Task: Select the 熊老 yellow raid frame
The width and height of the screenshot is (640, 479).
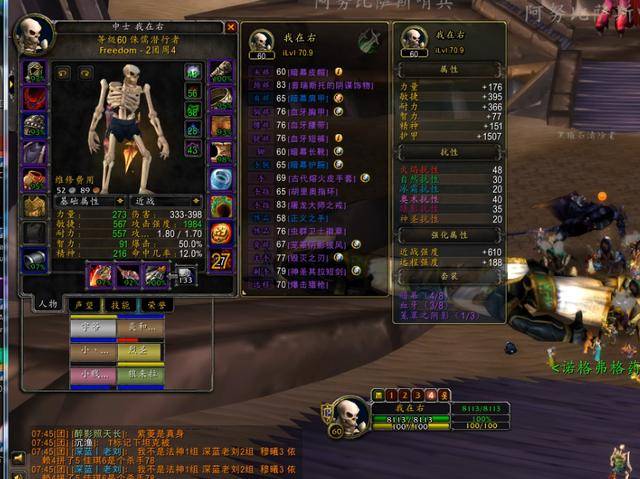Action: point(139,351)
